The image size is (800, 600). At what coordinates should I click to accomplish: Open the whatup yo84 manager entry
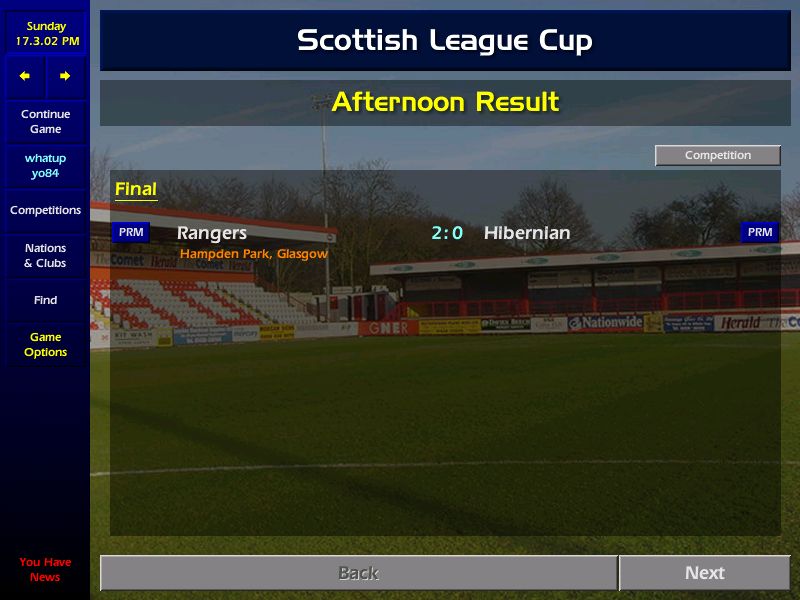pyautogui.click(x=45, y=166)
